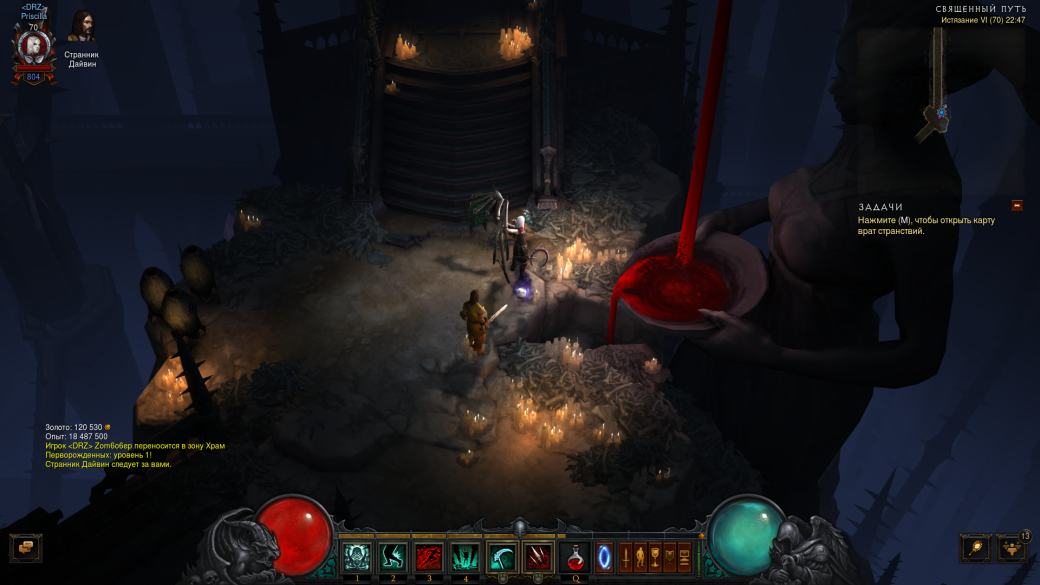Select the red bone spikes right-mouse skill

(x=538, y=557)
